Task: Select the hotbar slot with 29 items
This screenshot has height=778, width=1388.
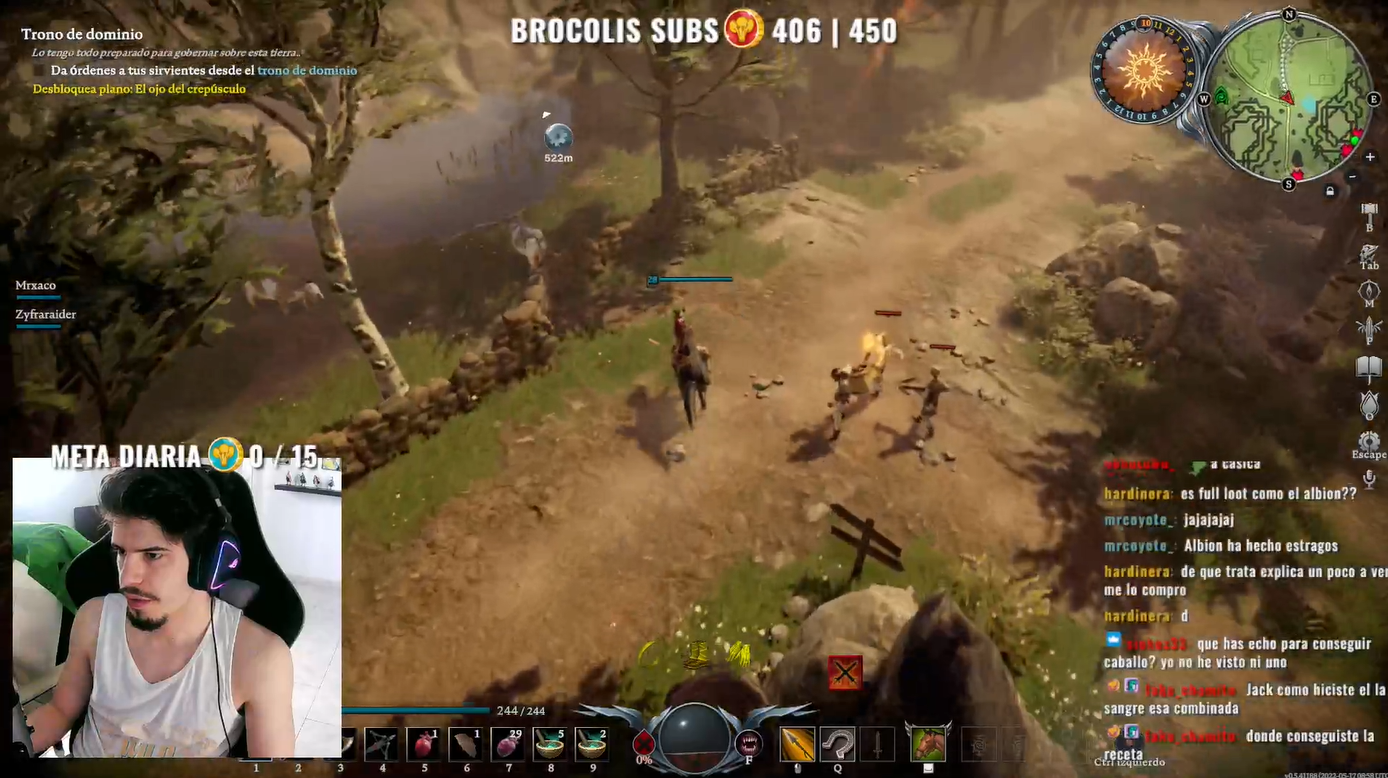Action: (x=508, y=744)
